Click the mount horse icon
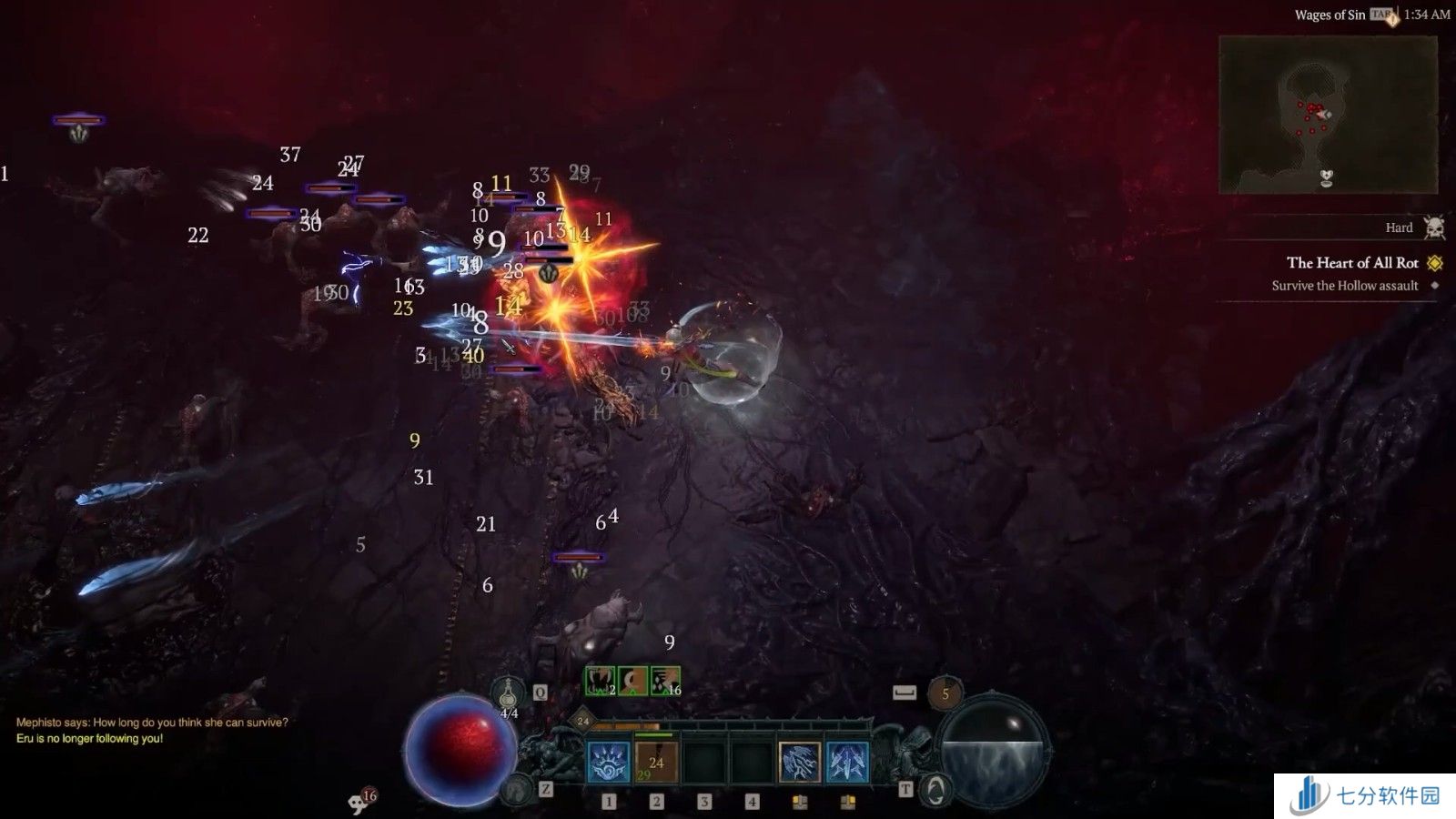This screenshot has height=819, width=1456. (x=518, y=789)
